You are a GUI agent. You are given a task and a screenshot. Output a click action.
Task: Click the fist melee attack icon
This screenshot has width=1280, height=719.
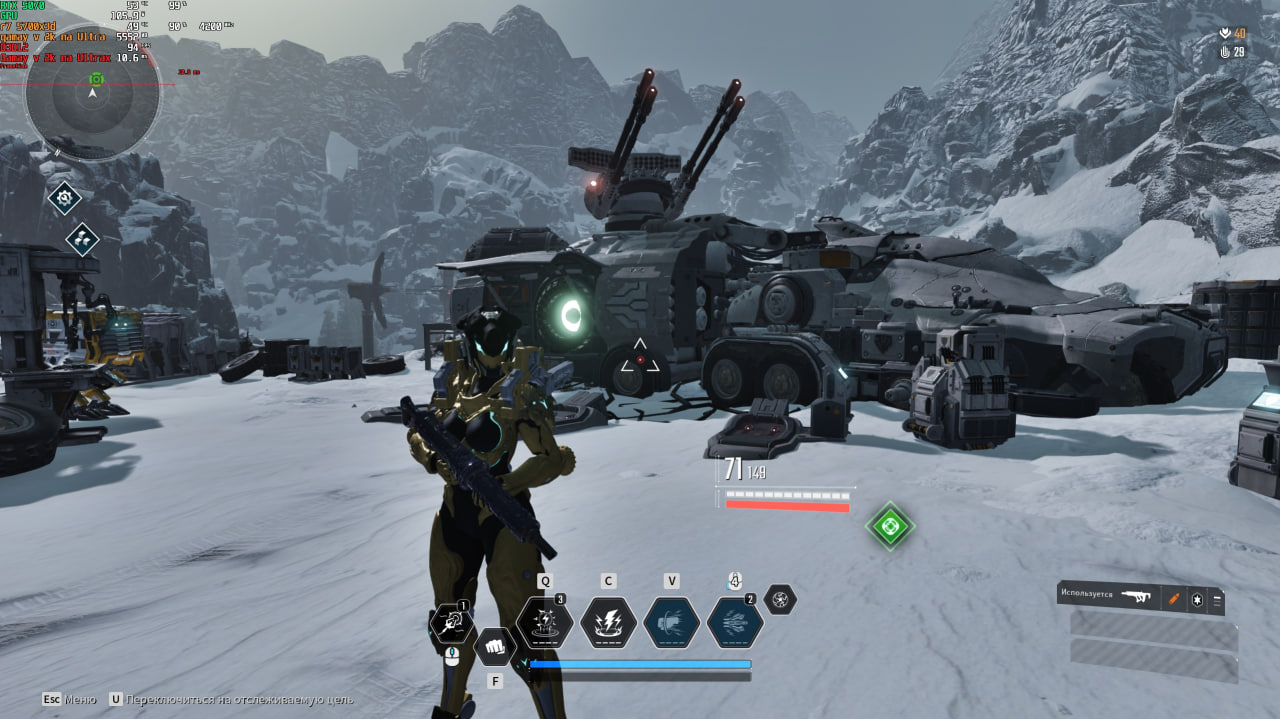click(x=493, y=646)
